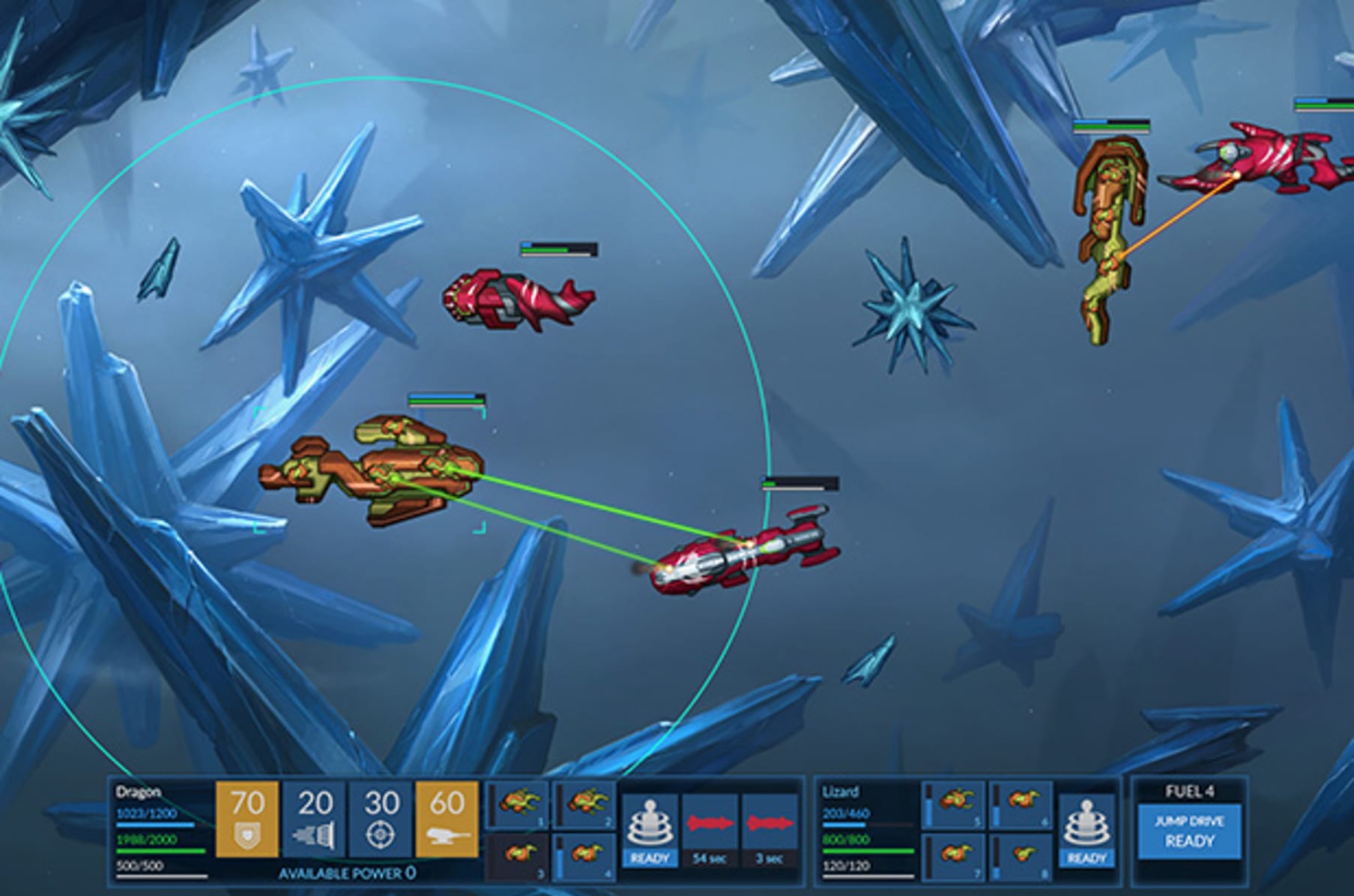Choose Dragon squadron slot number 3

(x=519, y=856)
